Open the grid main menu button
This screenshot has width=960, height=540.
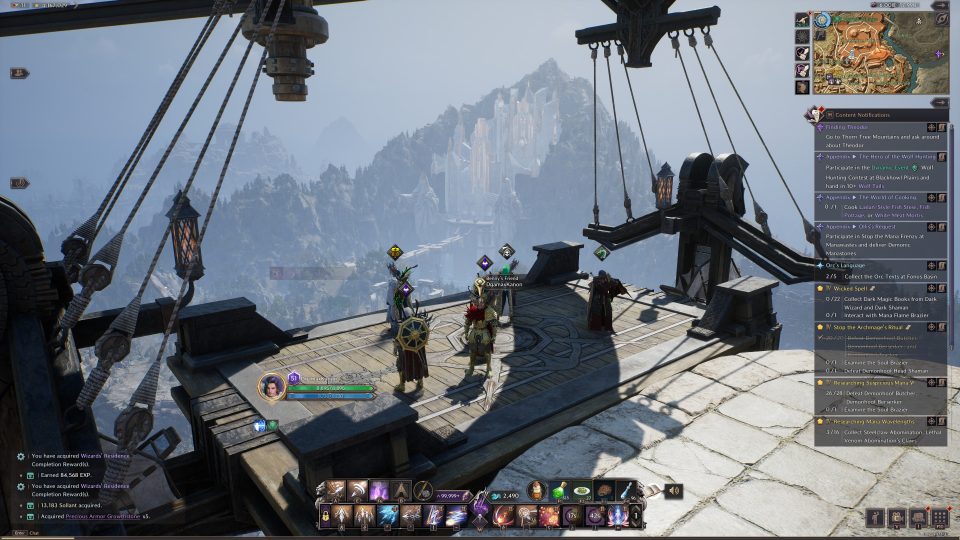click(940, 517)
